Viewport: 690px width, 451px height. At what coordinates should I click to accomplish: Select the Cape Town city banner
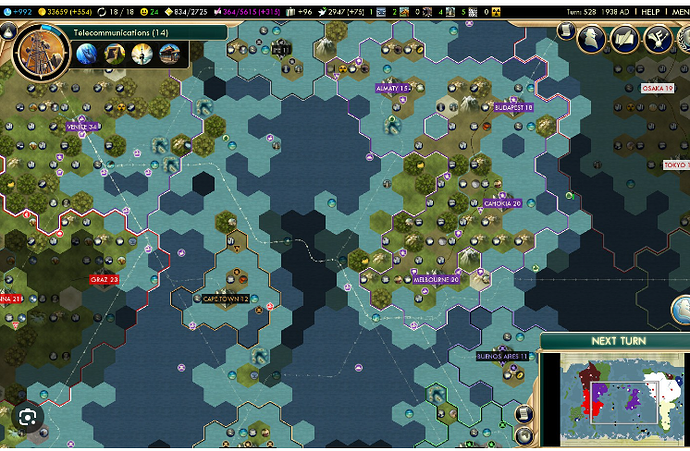225,298
